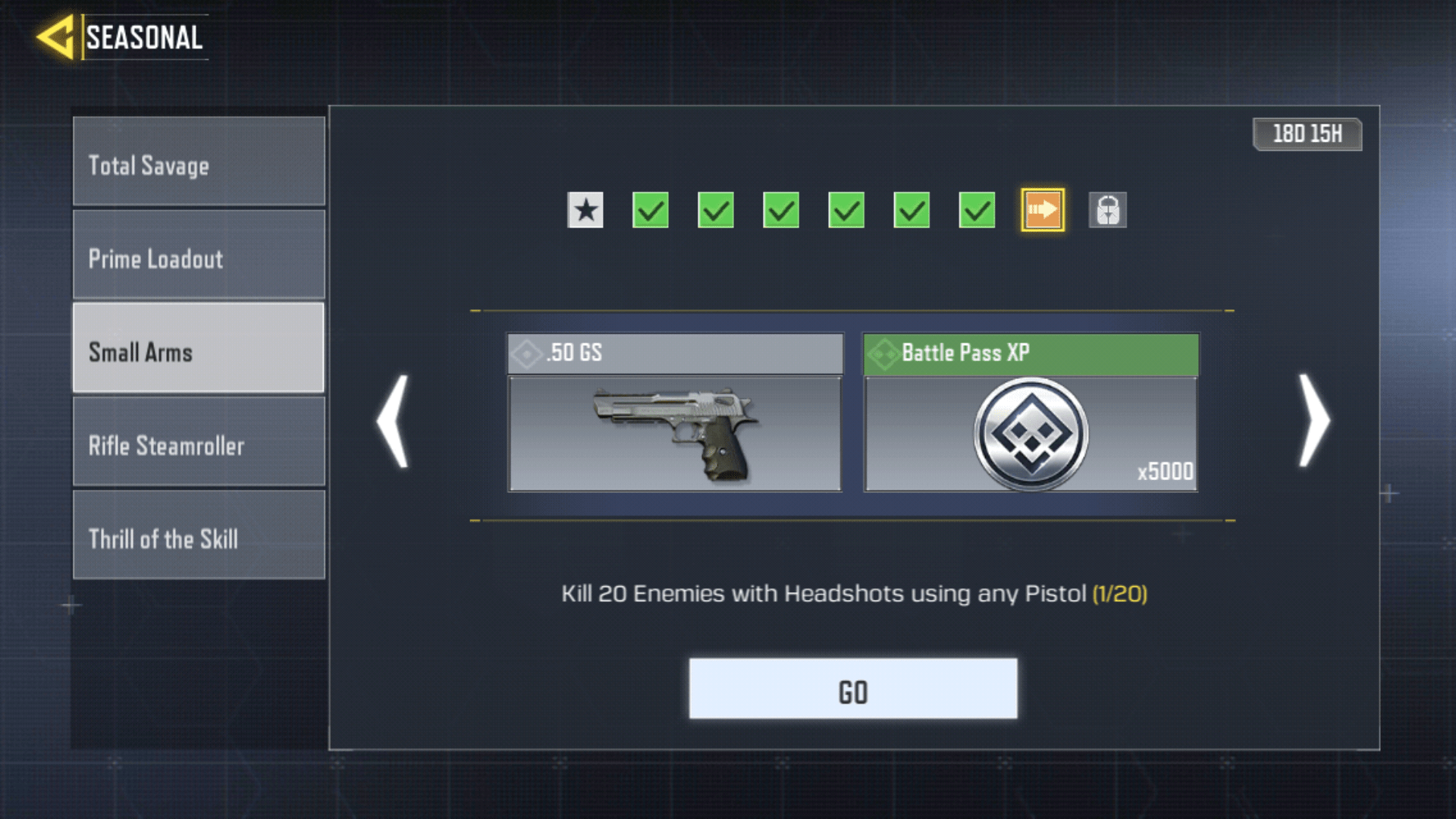
Task: Open the Rifle Steamroller challenge category
Action: [199, 447]
